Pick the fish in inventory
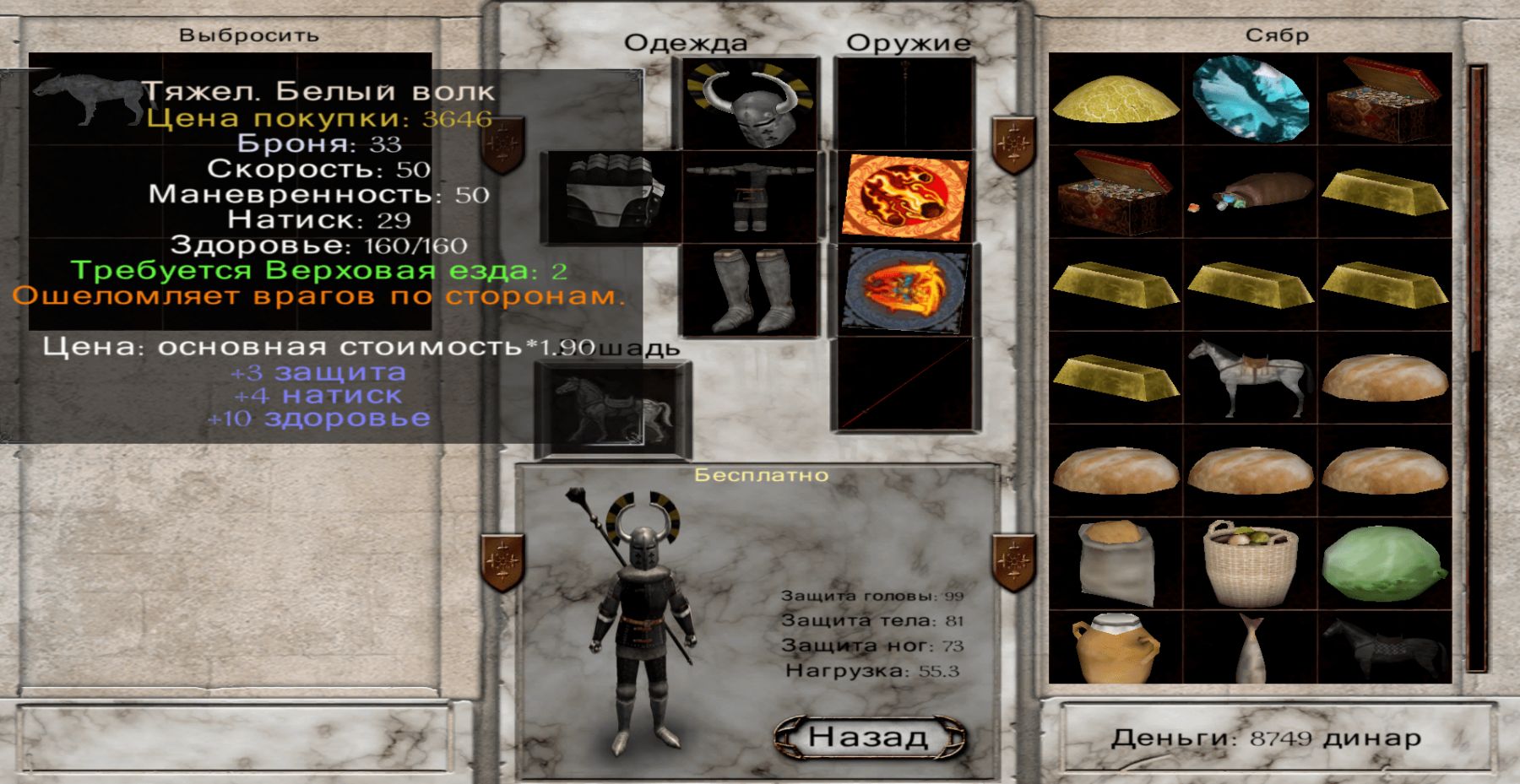The width and height of the screenshot is (1520, 784). click(1250, 648)
